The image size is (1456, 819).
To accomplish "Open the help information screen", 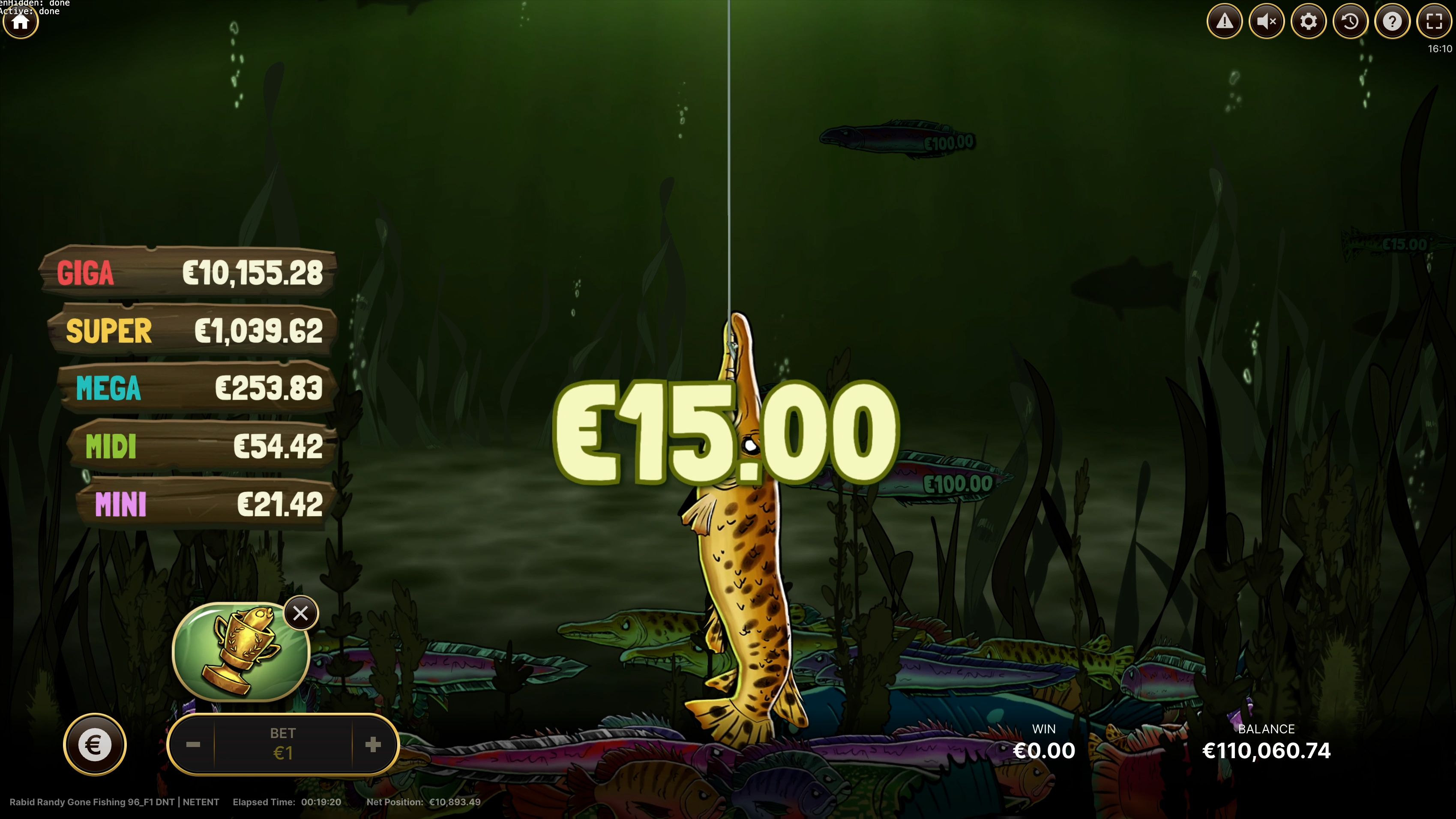I will click(1392, 21).
